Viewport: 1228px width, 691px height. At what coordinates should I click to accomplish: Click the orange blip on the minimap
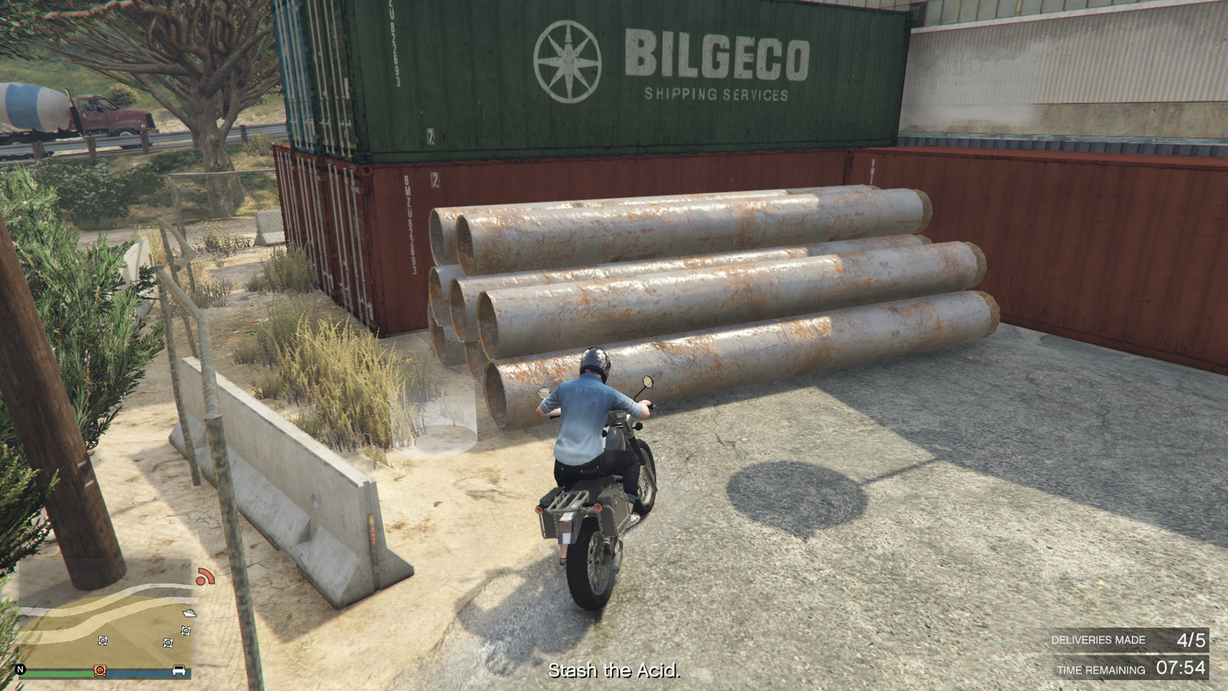(x=99, y=669)
